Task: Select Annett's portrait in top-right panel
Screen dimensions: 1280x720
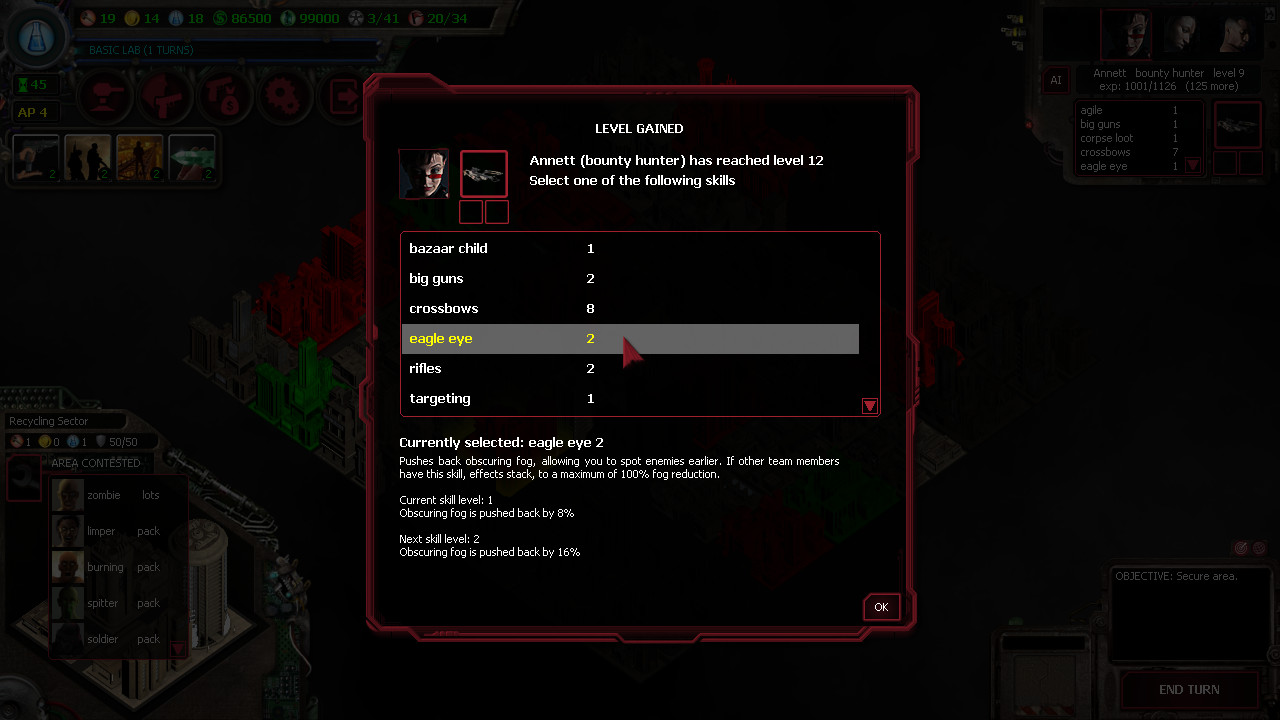Action: pos(1126,35)
